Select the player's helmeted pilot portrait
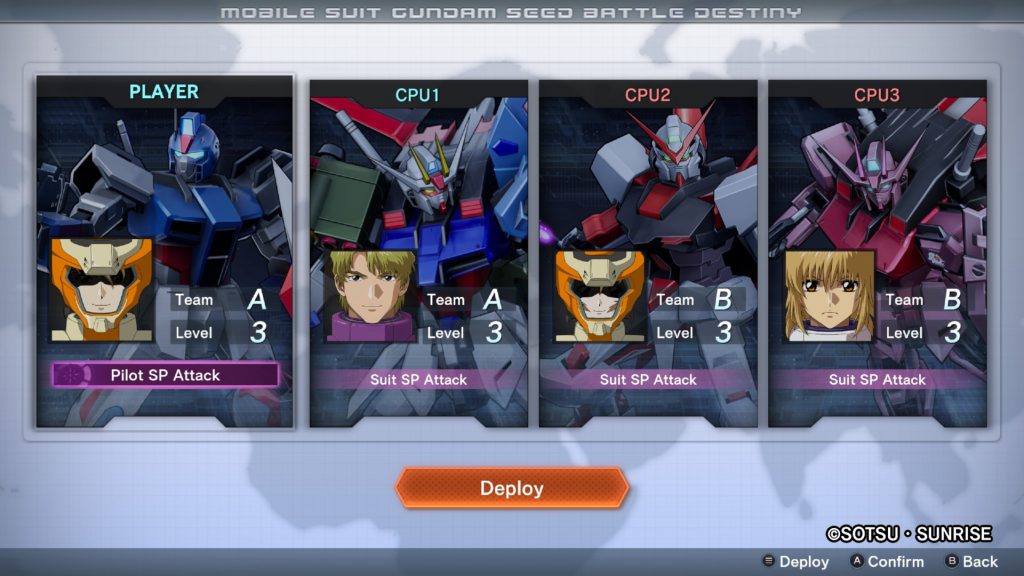This screenshot has height=576, width=1024. (101, 290)
